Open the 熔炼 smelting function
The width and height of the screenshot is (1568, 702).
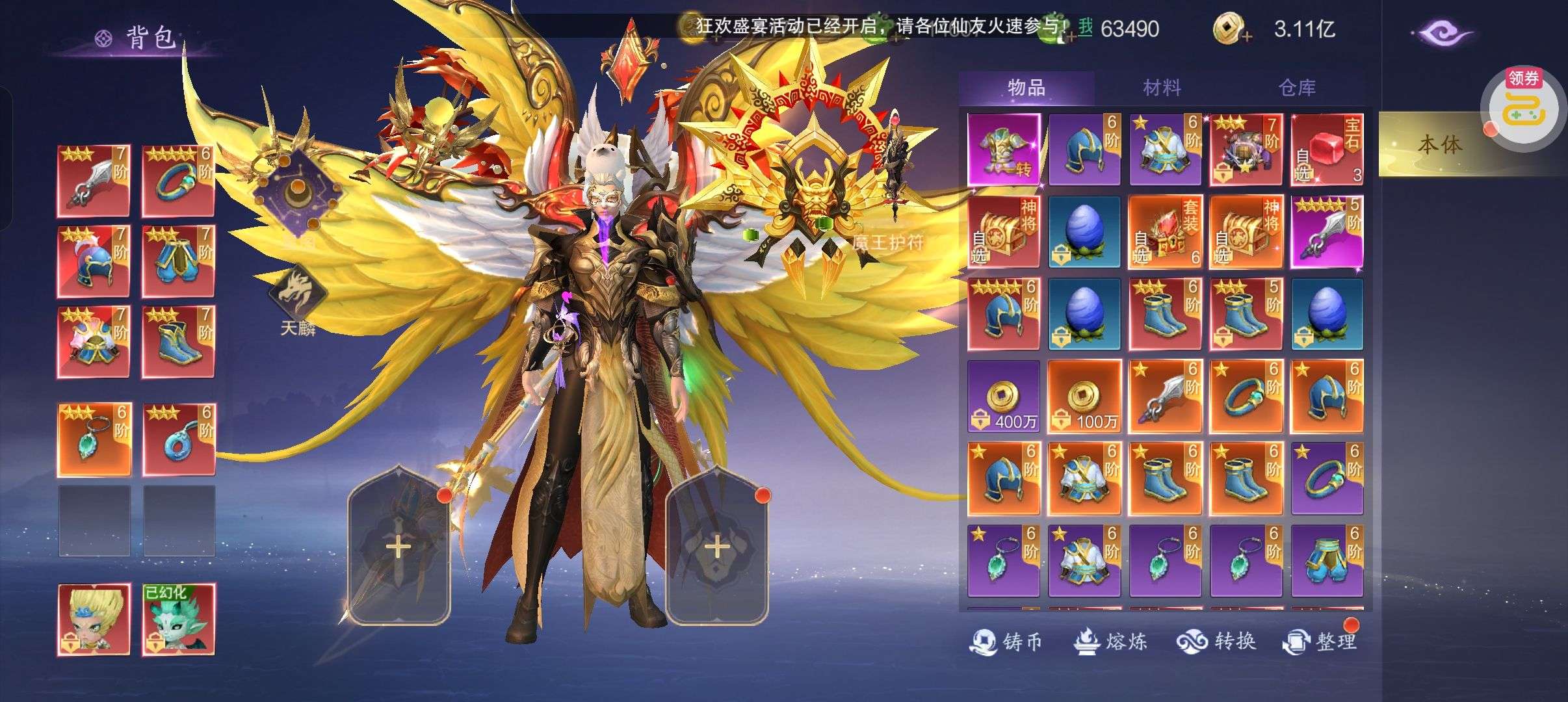[1110, 642]
